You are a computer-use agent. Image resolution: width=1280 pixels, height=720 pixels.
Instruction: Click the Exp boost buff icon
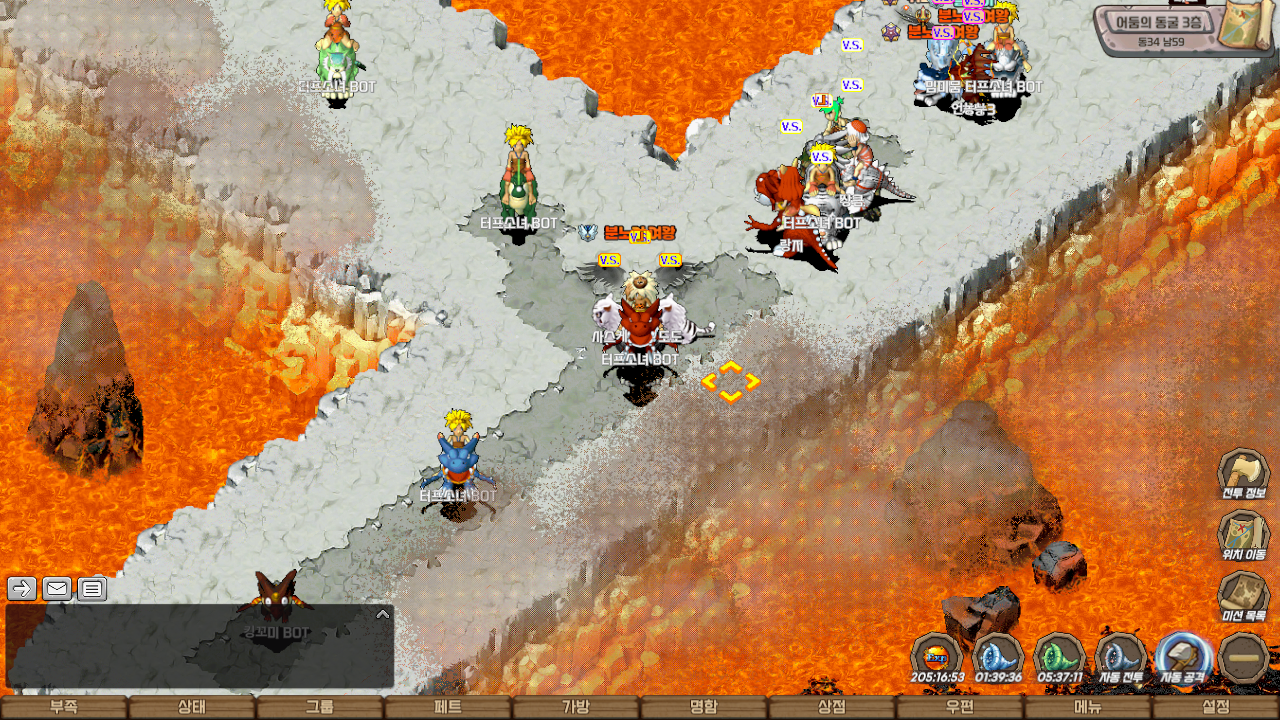tap(937, 658)
